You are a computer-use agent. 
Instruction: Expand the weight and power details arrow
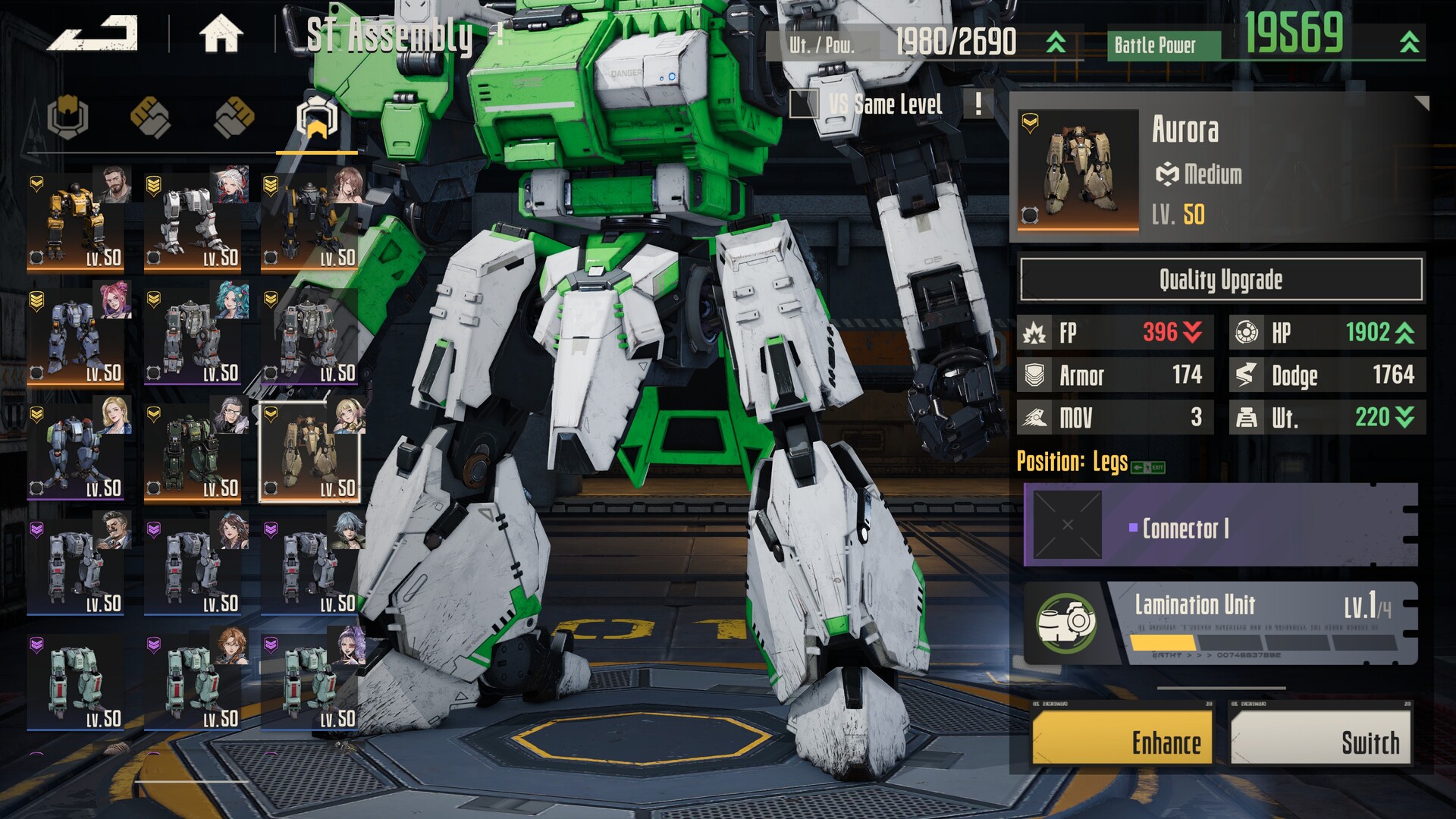(1056, 42)
